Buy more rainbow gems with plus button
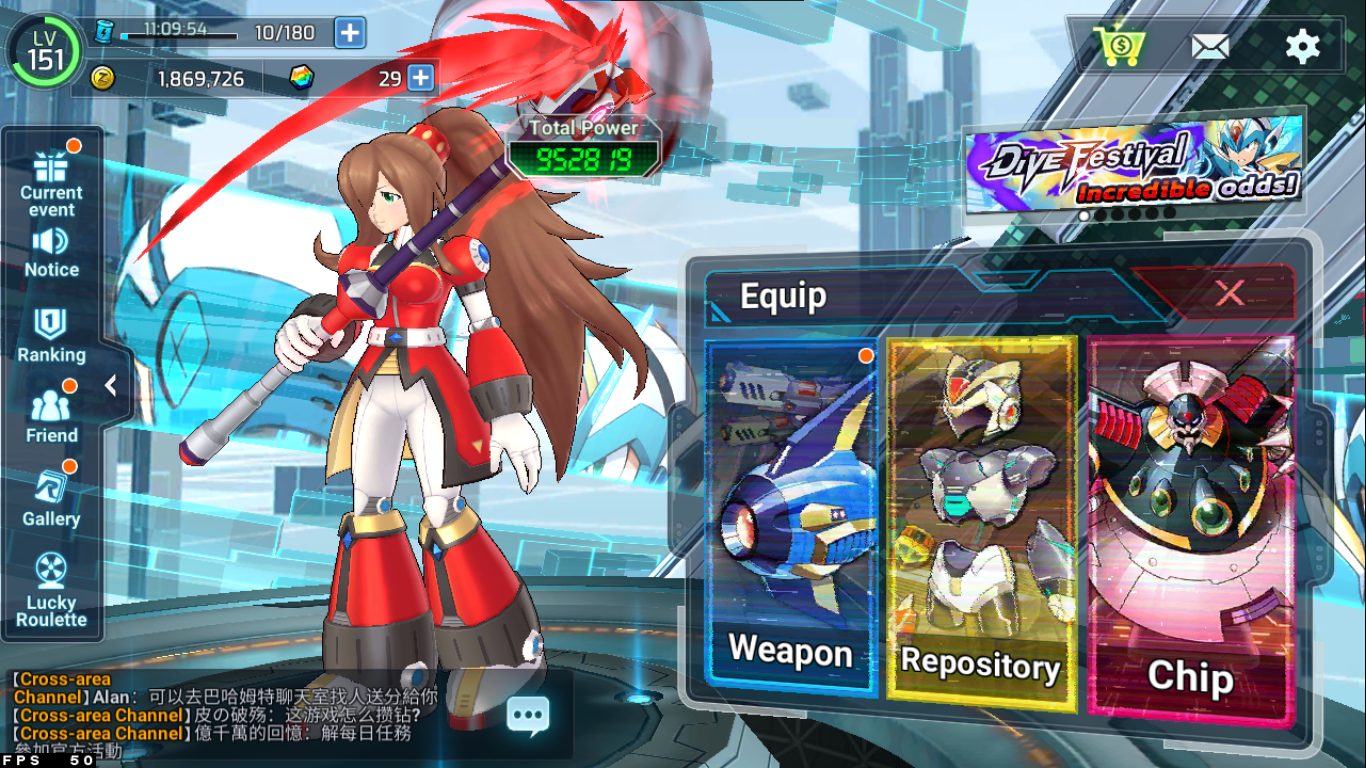The width and height of the screenshot is (1366, 768). [x=421, y=77]
